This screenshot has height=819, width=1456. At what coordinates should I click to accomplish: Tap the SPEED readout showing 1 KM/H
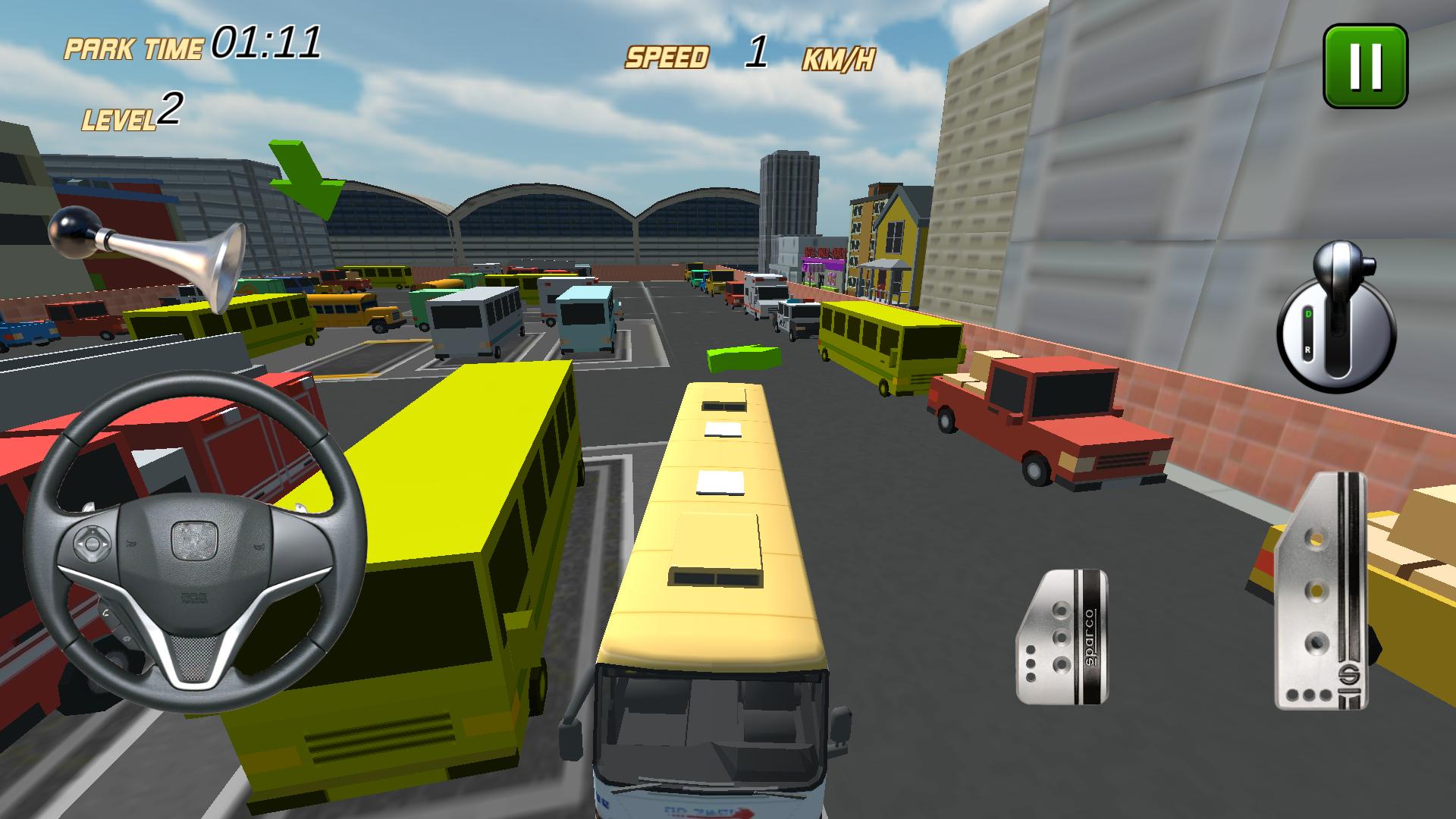[751, 53]
